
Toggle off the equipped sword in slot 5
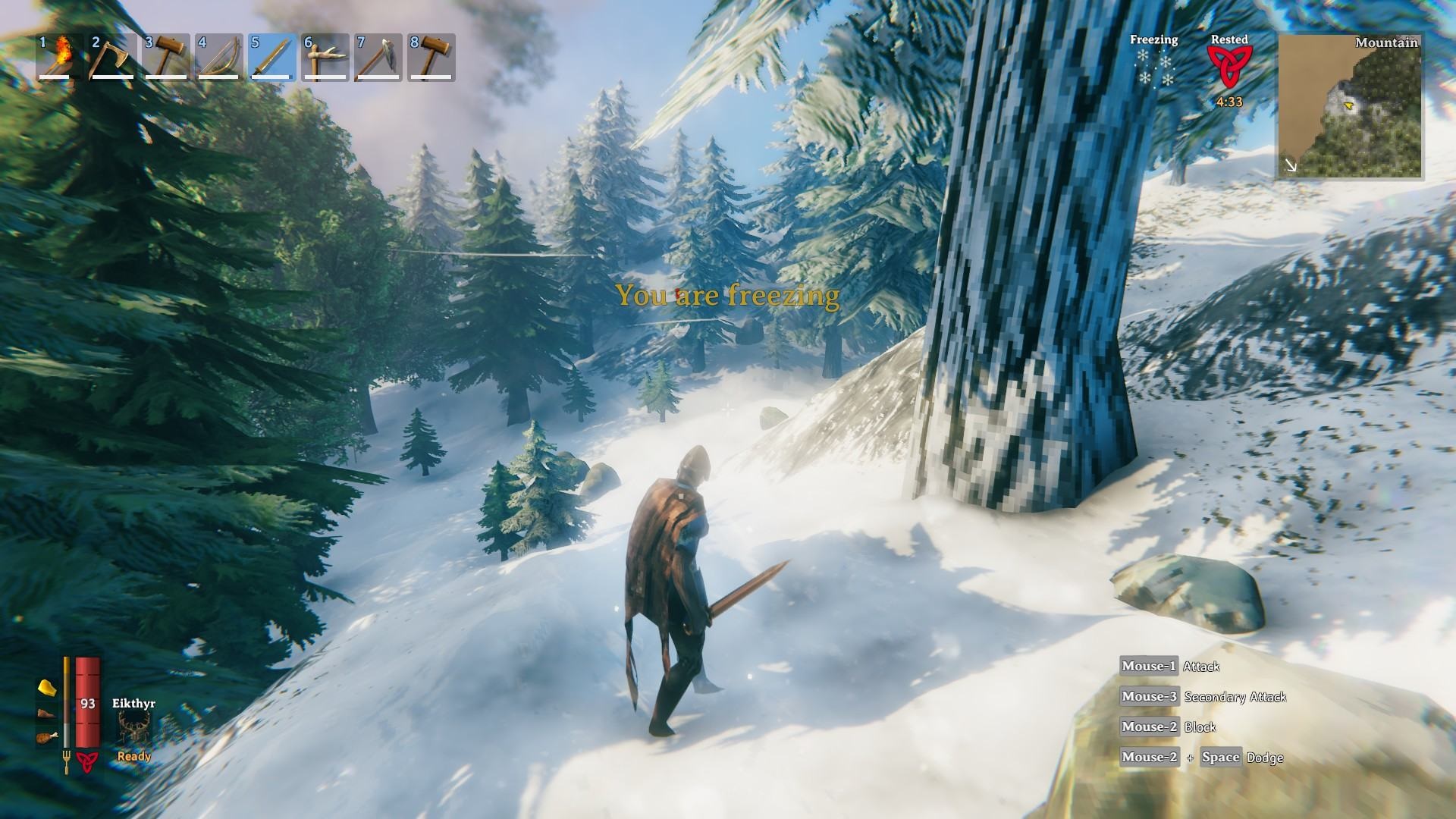pyautogui.click(x=273, y=61)
